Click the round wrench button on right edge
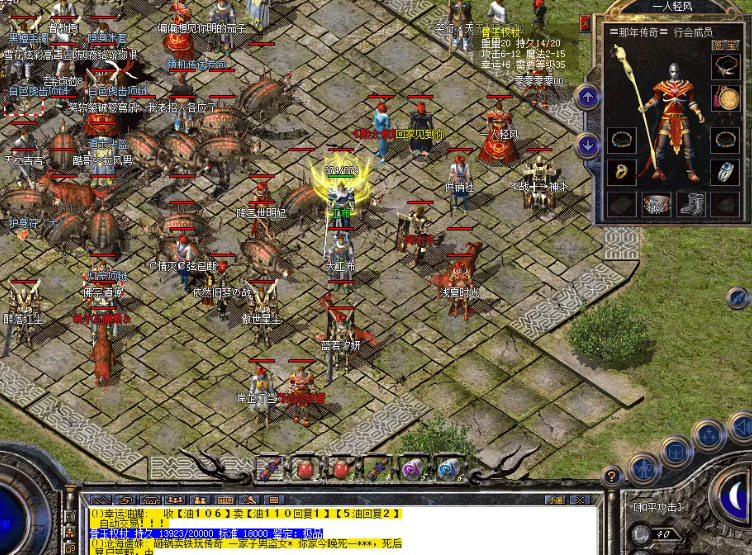 point(738,297)
